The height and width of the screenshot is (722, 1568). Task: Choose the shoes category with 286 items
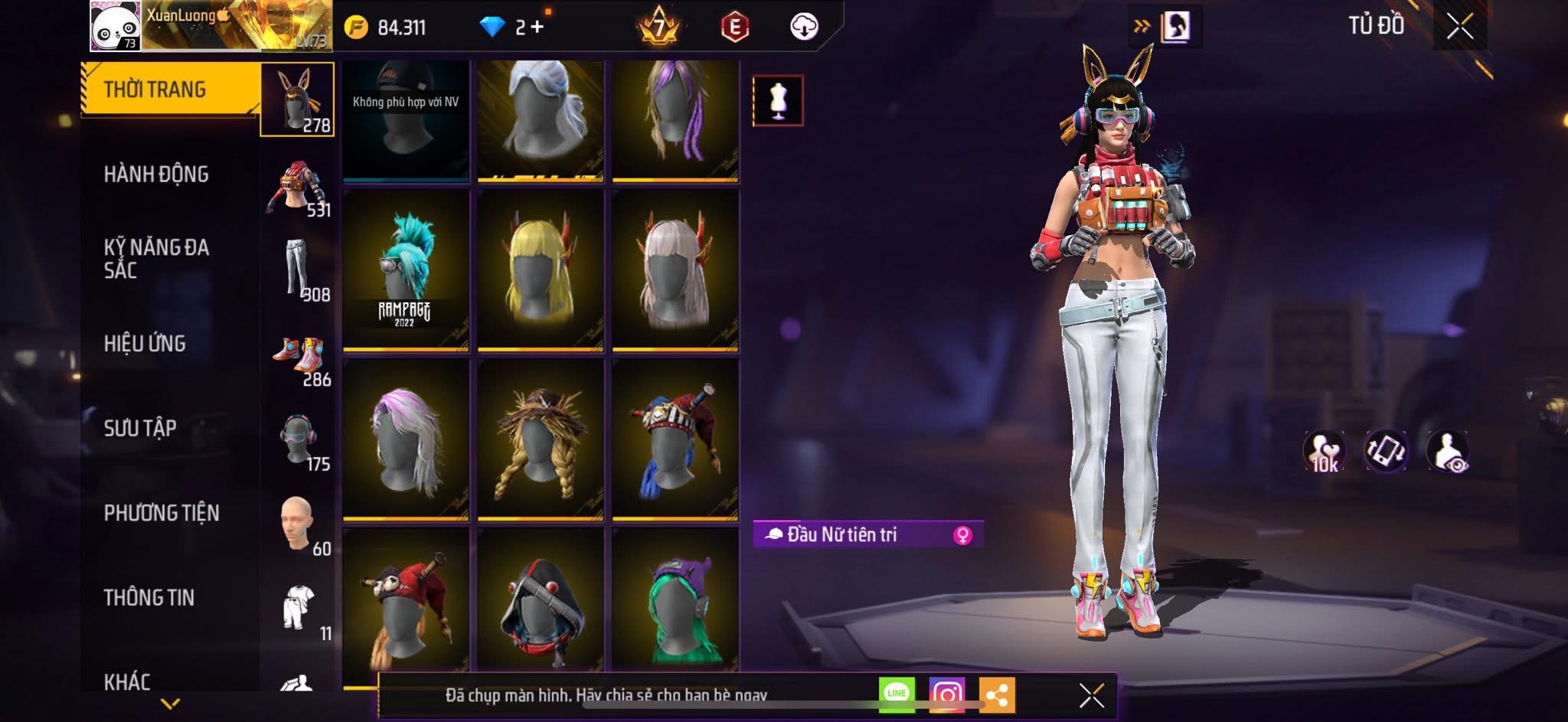point(299,360)
